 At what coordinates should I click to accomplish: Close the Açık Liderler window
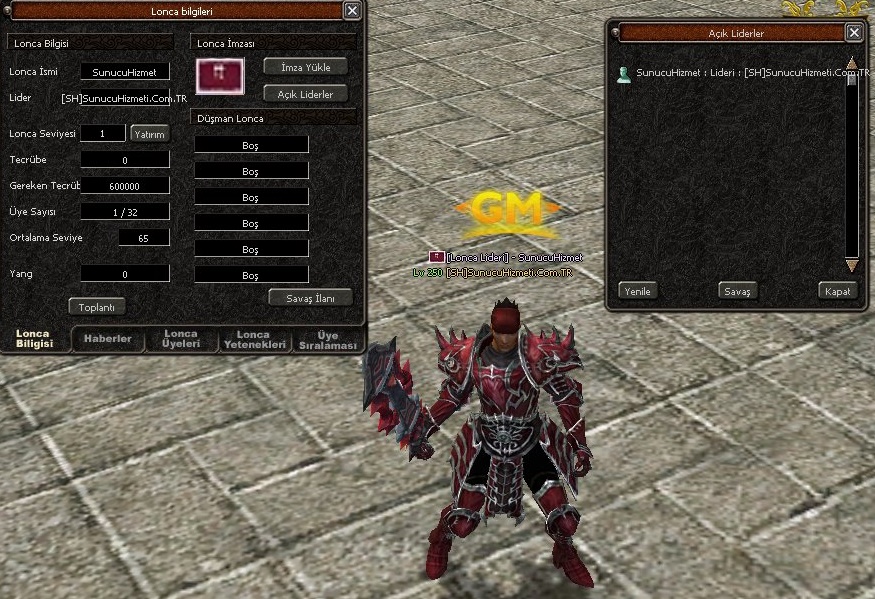point(853,32)
